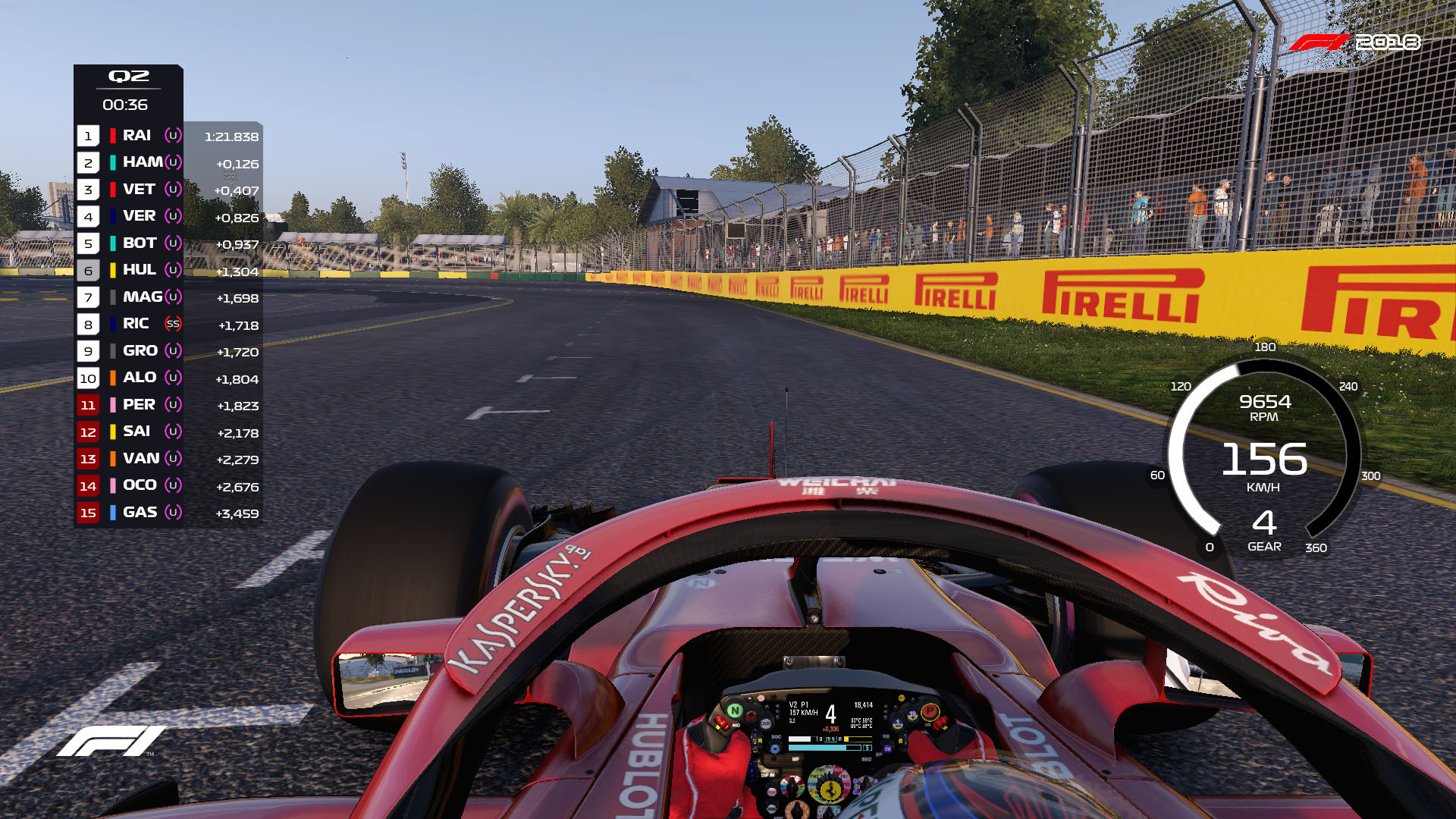Click the OVR rotary dial on the steering wheel
This screenshot has width=1456, height=819.
click(766, 724)
